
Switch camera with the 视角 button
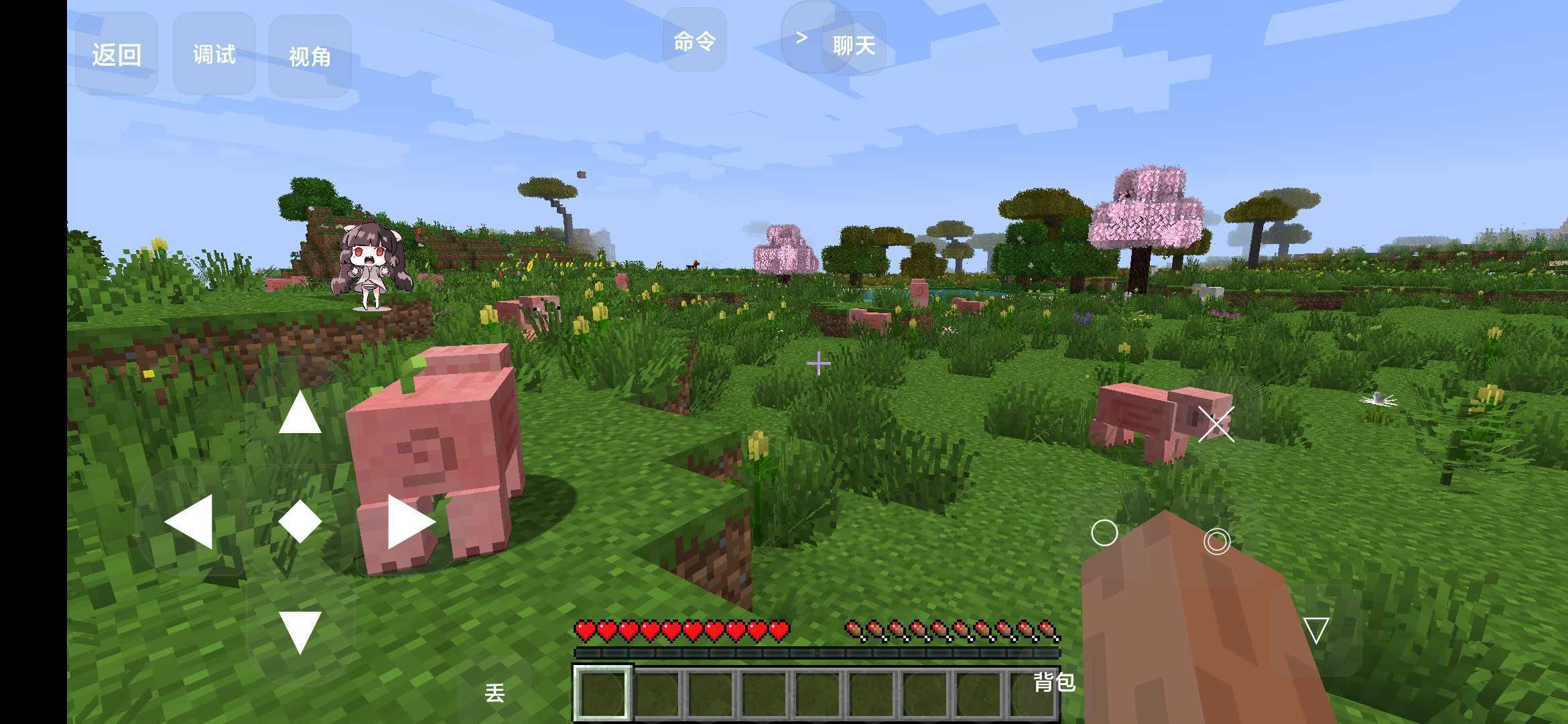click(310, 56)
